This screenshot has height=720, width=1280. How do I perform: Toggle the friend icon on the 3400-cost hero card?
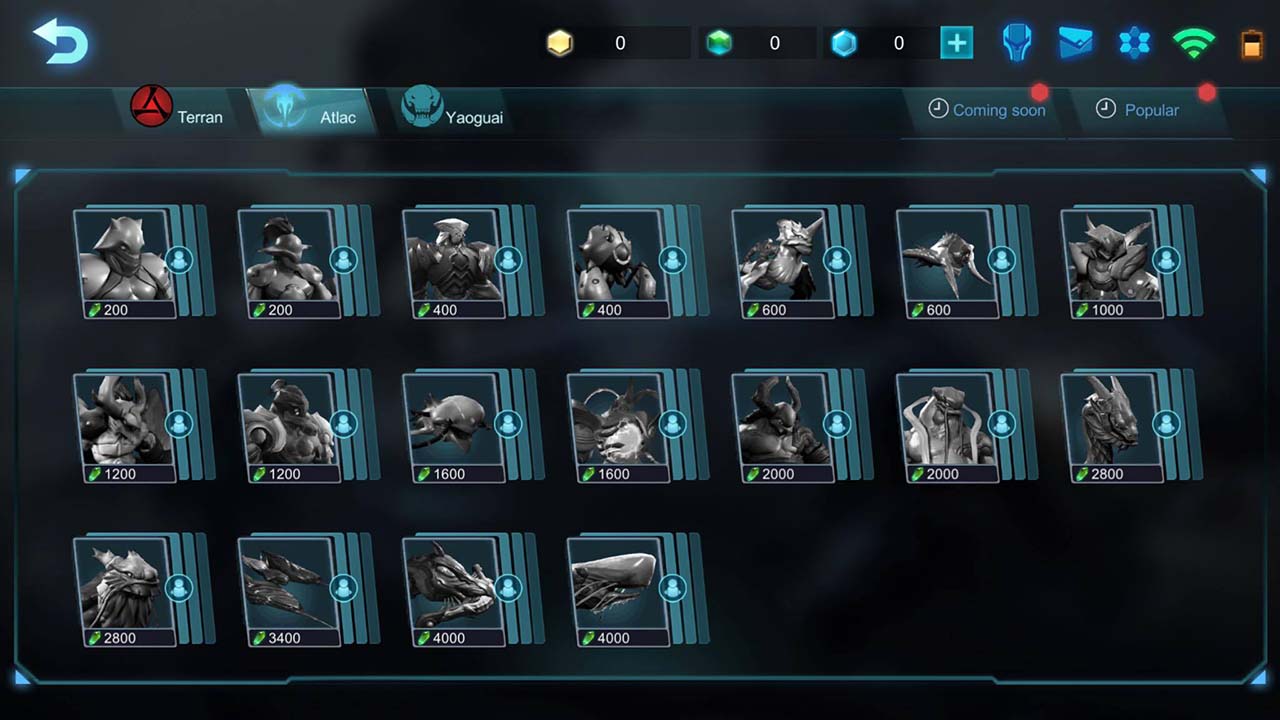344,587
